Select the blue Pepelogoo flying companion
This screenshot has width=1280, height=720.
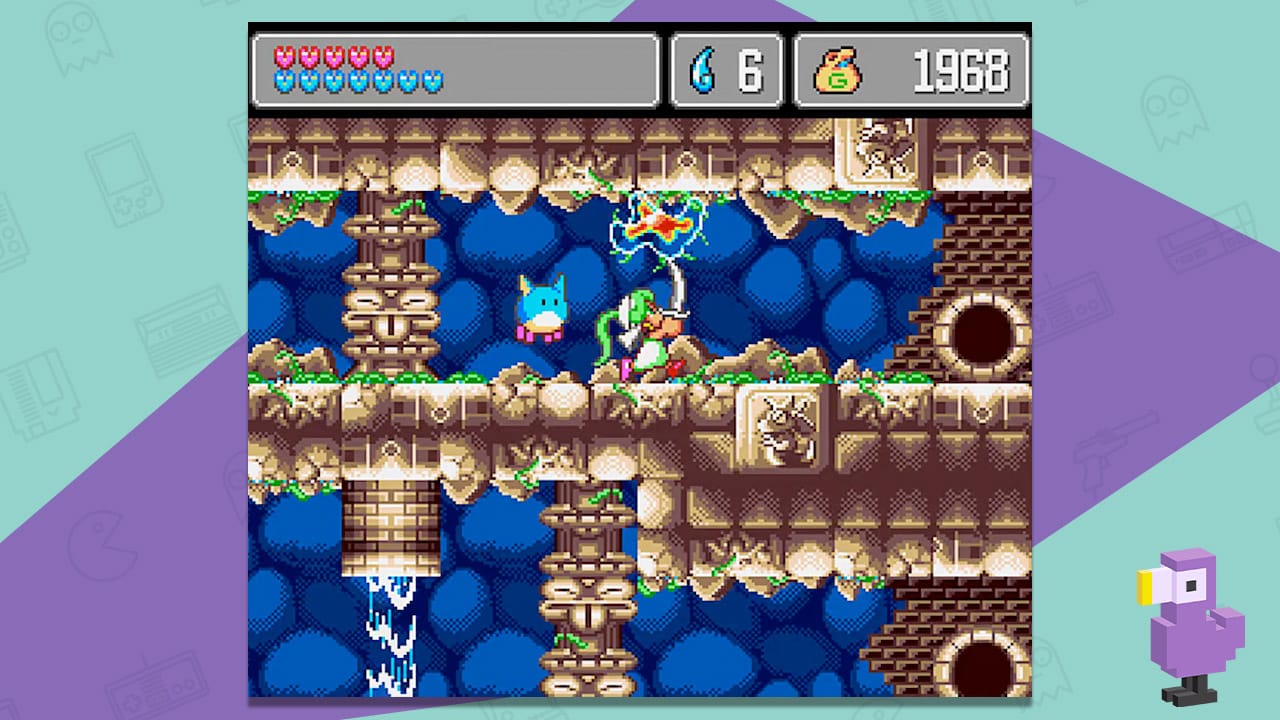(540, 310)
